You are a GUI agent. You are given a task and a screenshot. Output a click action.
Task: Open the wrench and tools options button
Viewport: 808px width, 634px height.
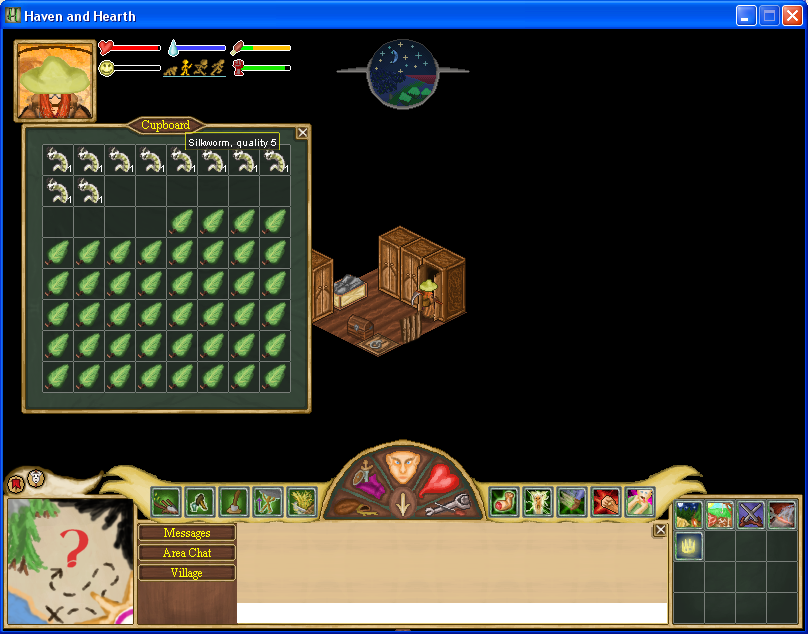[x=446, y=506]
